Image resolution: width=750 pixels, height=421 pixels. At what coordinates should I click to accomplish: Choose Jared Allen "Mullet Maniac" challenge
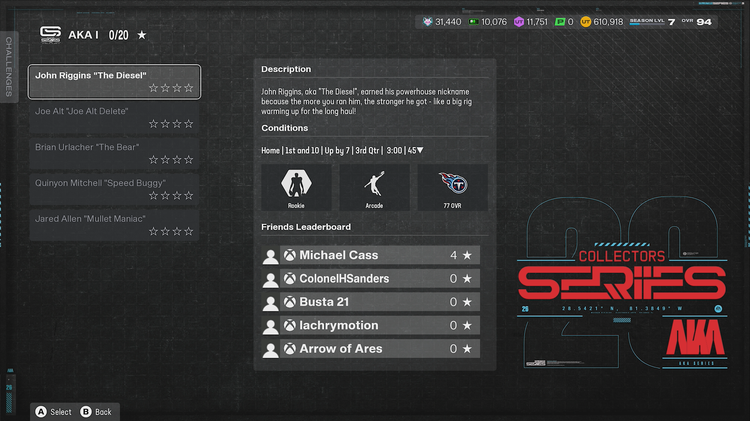(114, 224)
